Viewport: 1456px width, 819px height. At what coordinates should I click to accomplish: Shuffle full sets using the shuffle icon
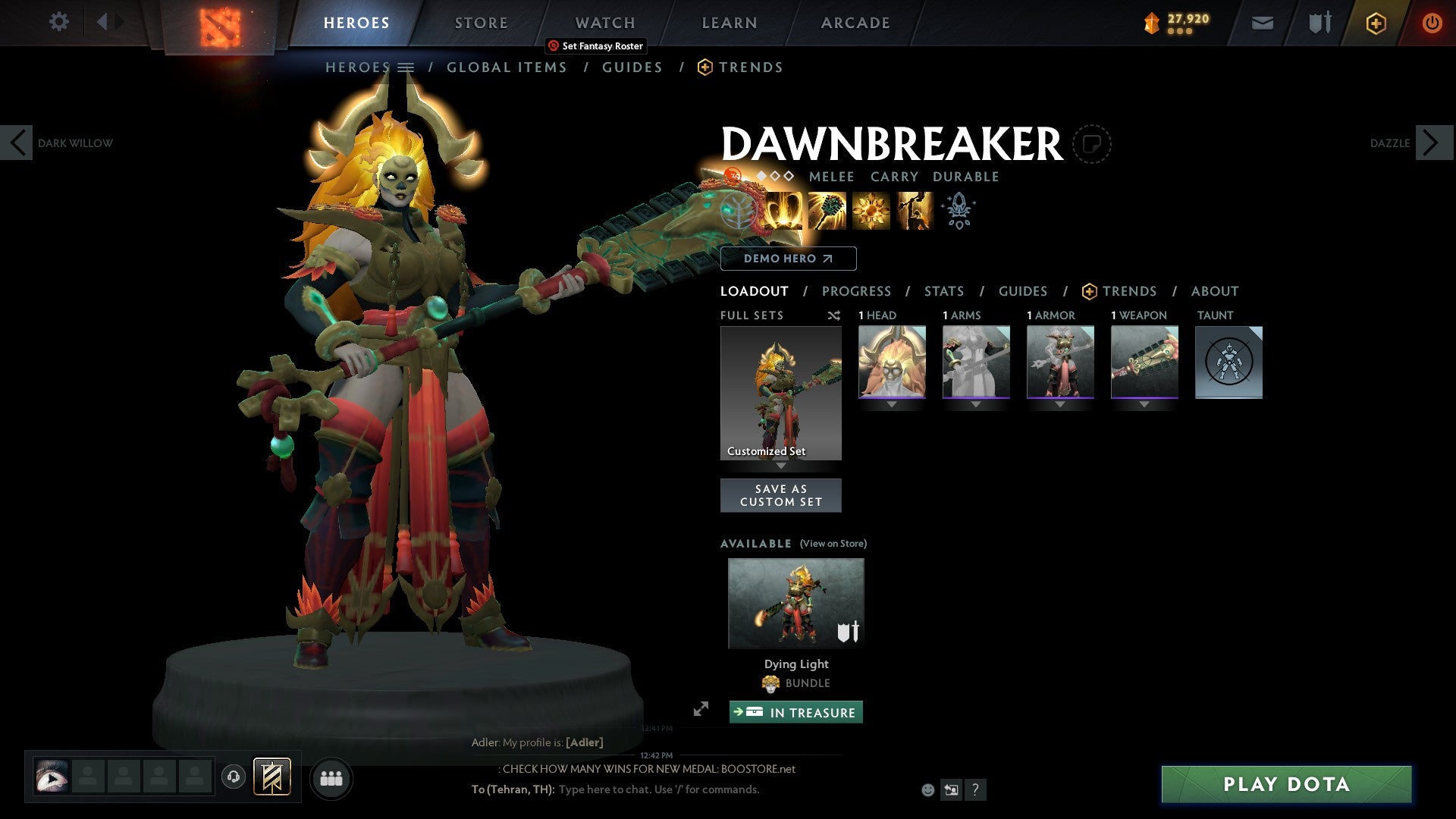pos(834,315)
